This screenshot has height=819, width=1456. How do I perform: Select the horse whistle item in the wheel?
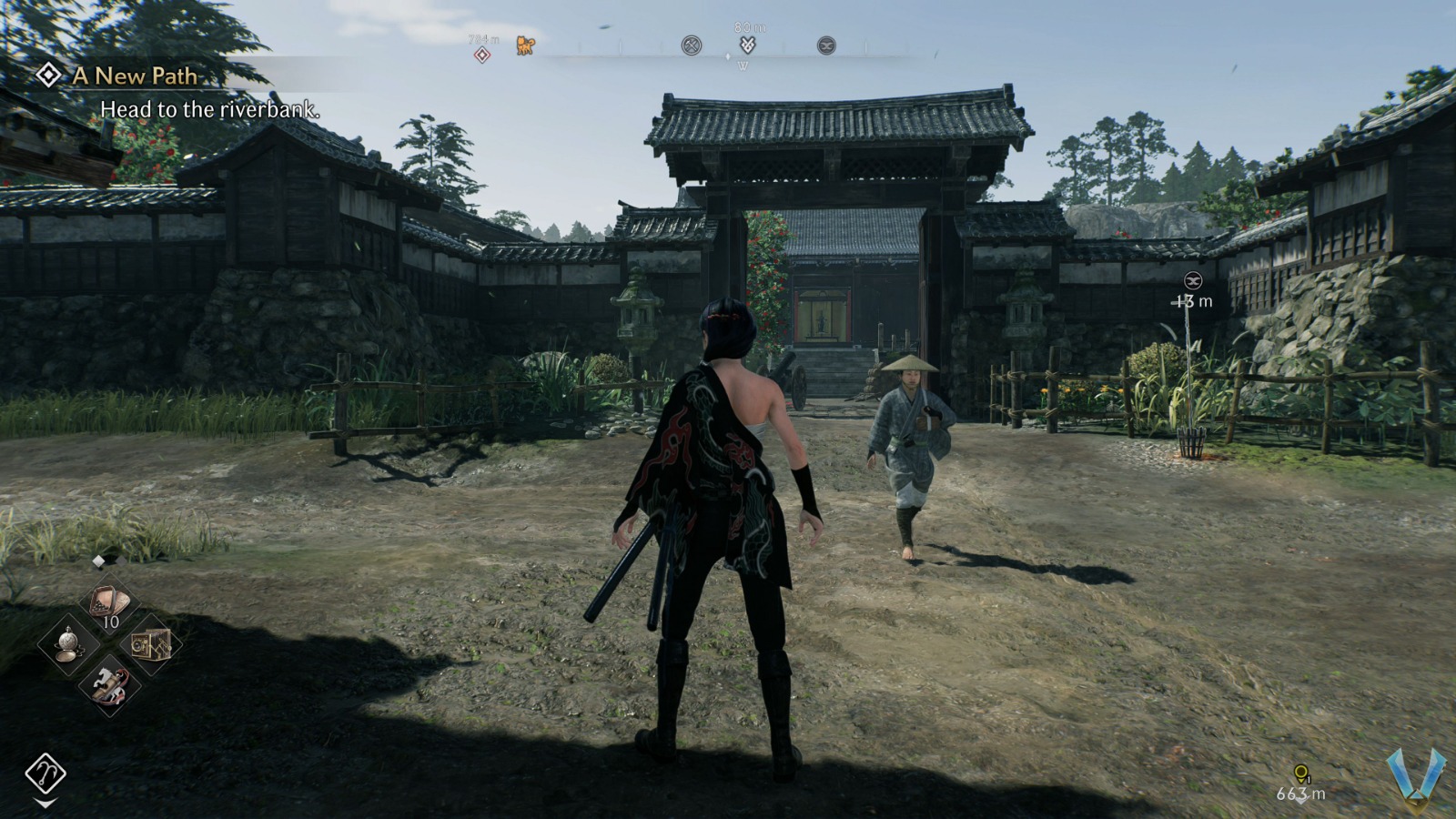(107, 684)
